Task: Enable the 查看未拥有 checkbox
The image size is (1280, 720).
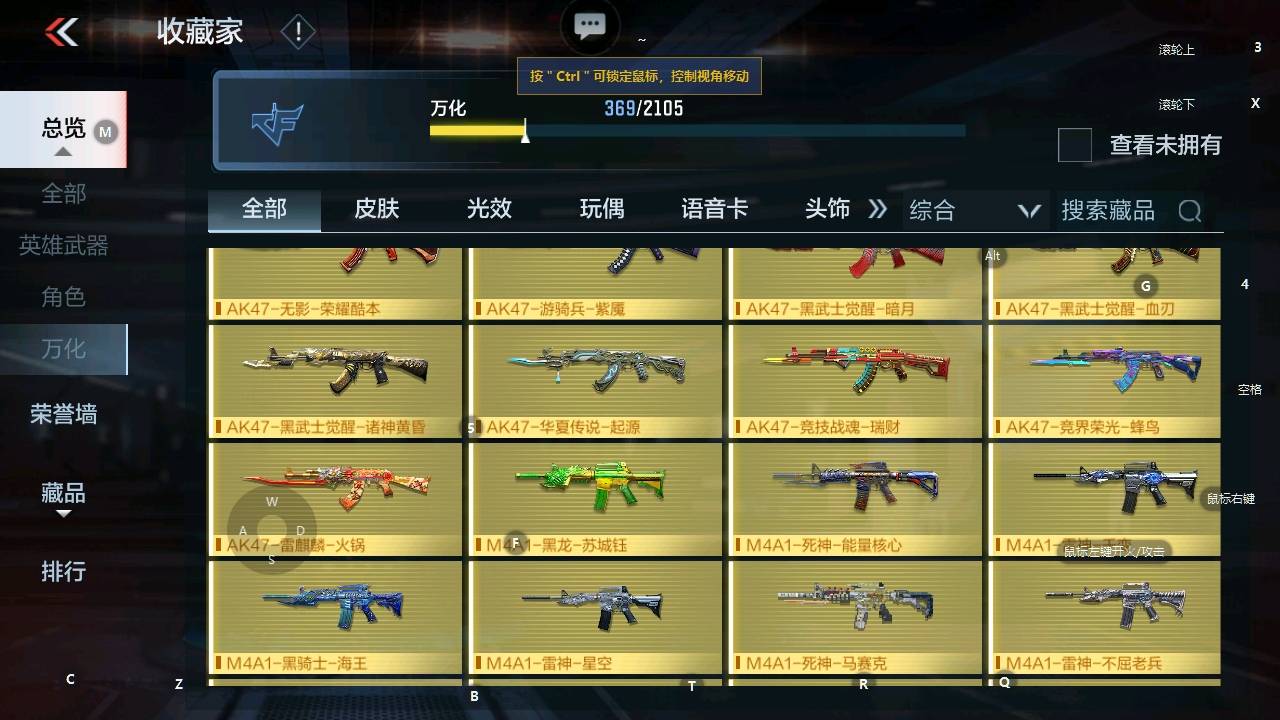Action: coord(1074,146)
